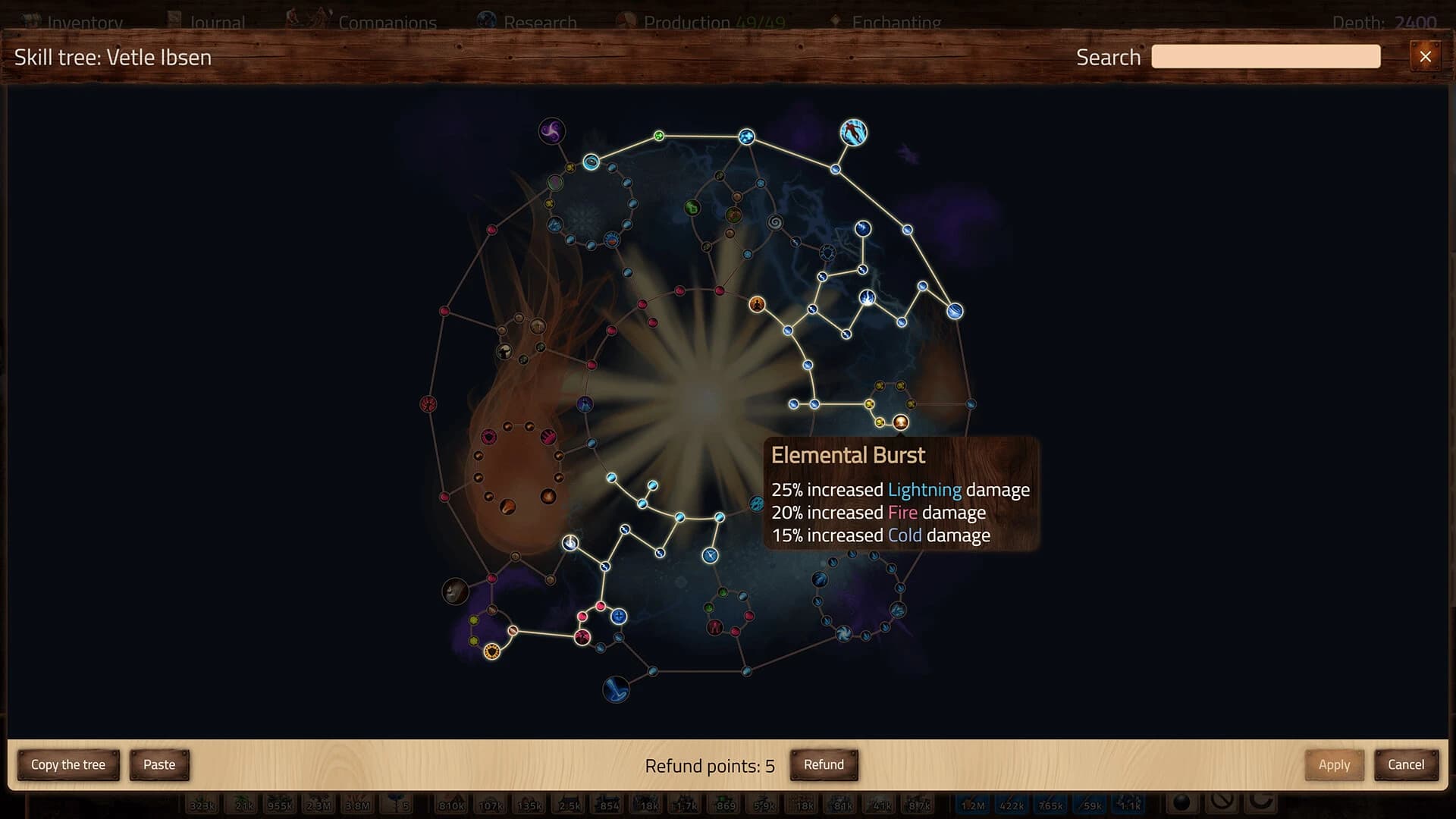1456x819 pixels.
Task: Apply the skill tree changes
Action: (1334, 764)
